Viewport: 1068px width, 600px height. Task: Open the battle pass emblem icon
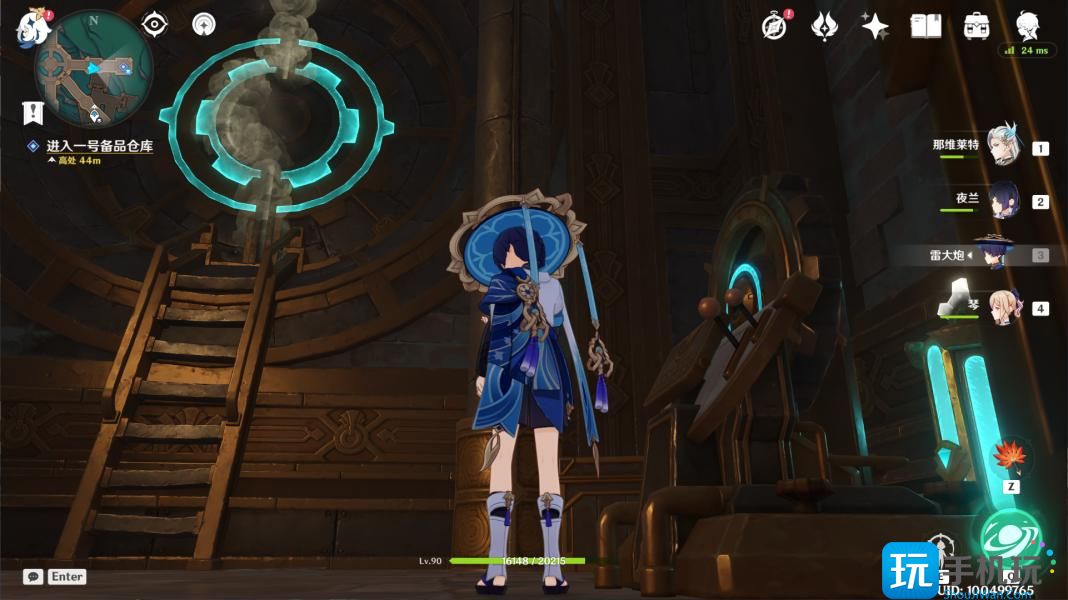pyautogui.click(x=824, y=26)
